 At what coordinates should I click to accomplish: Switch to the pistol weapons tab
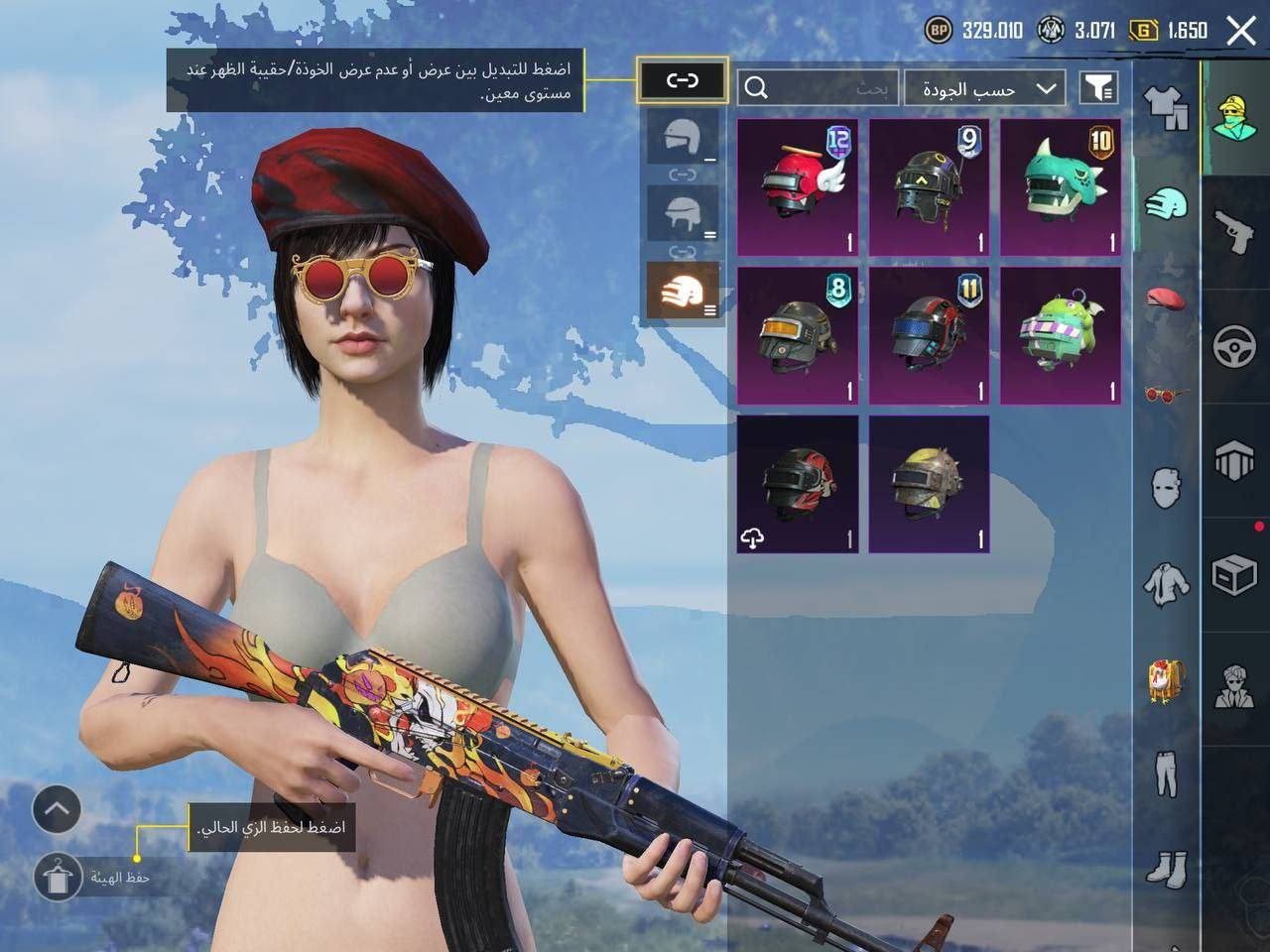[1235, 232]
